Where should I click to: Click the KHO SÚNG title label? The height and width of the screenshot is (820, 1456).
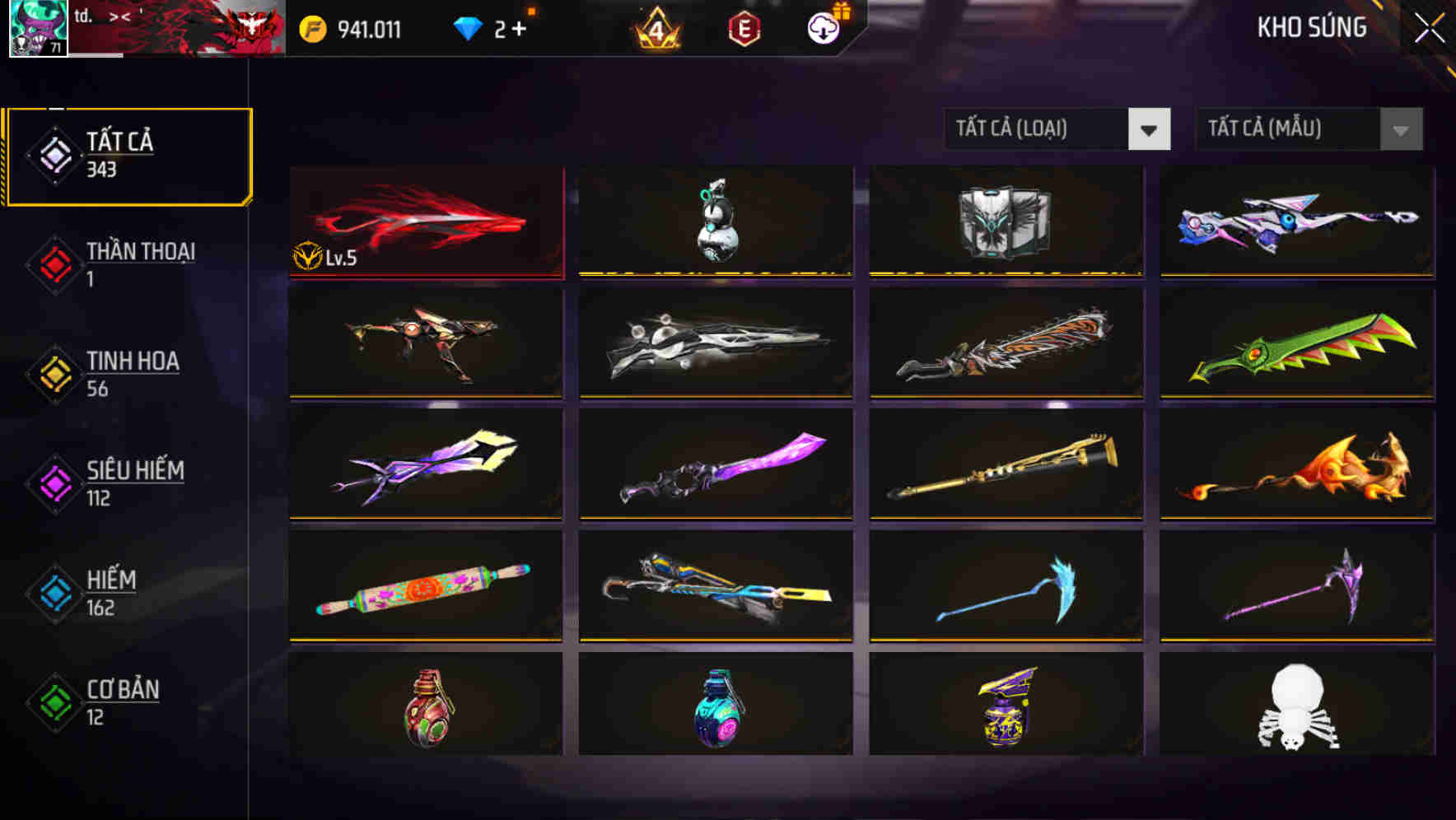click(x=1311, y=27)
